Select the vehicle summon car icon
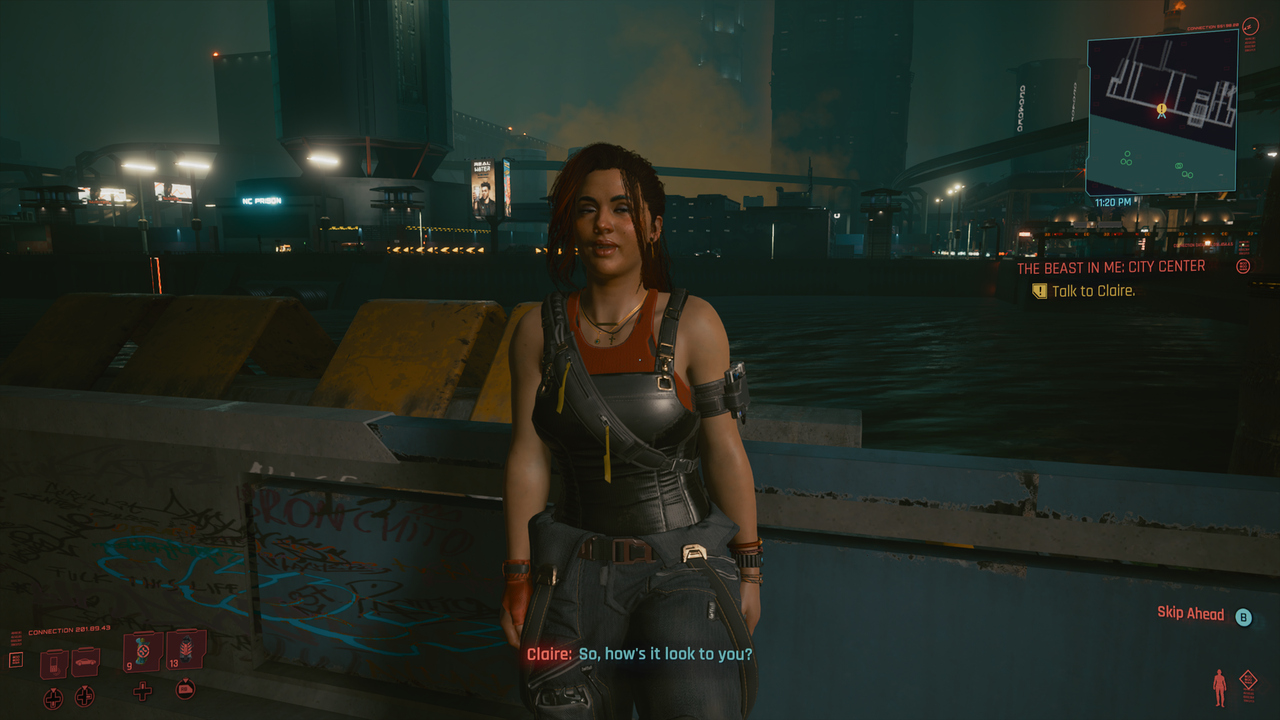 click(85, 662)
